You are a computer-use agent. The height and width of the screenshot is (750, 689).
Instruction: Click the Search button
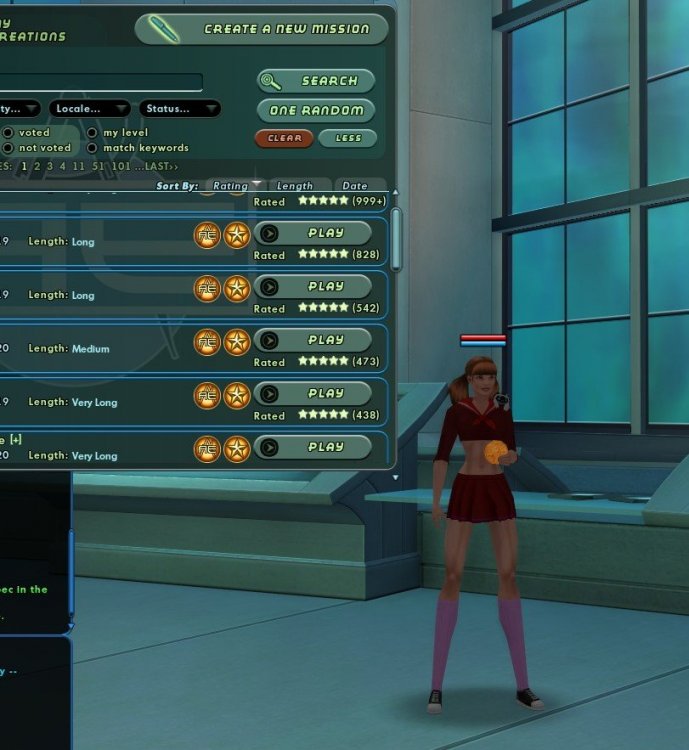[316, 81]
